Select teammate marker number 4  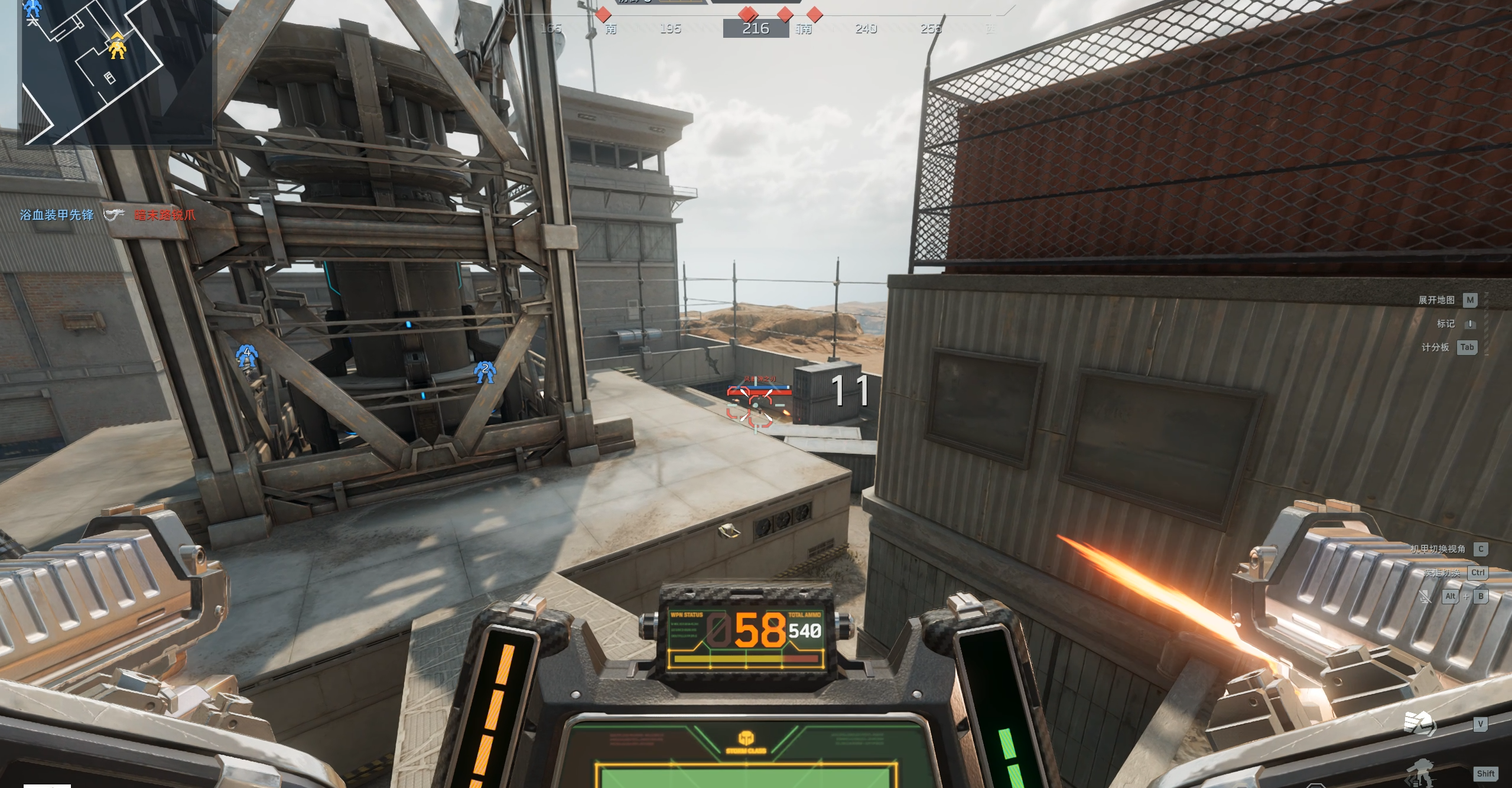click(246, 356)
